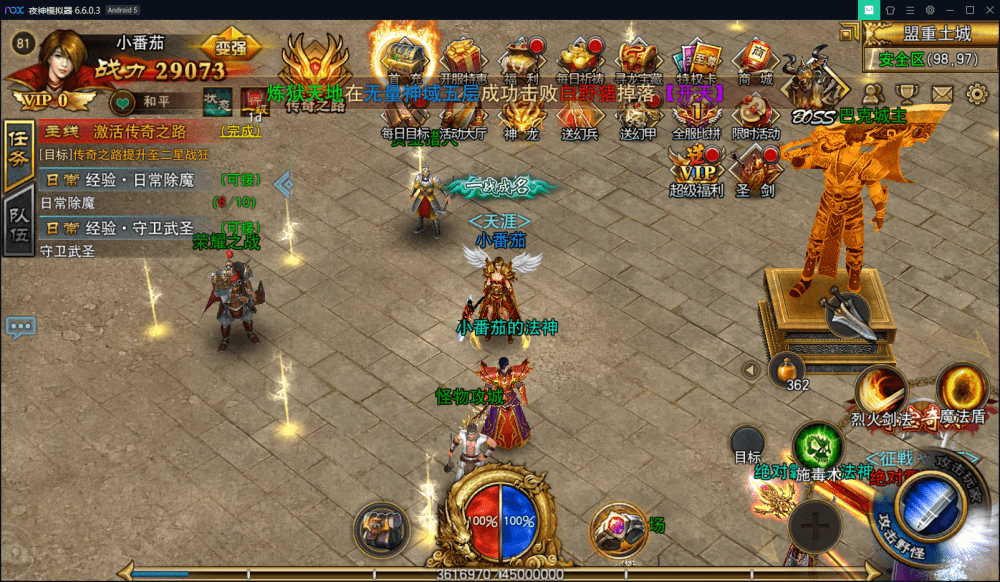The height and width of the screenshot is (582, 1000).
Task: Activate the 魔法盾 magic shield skill
Action: click(x=962, y=386)
